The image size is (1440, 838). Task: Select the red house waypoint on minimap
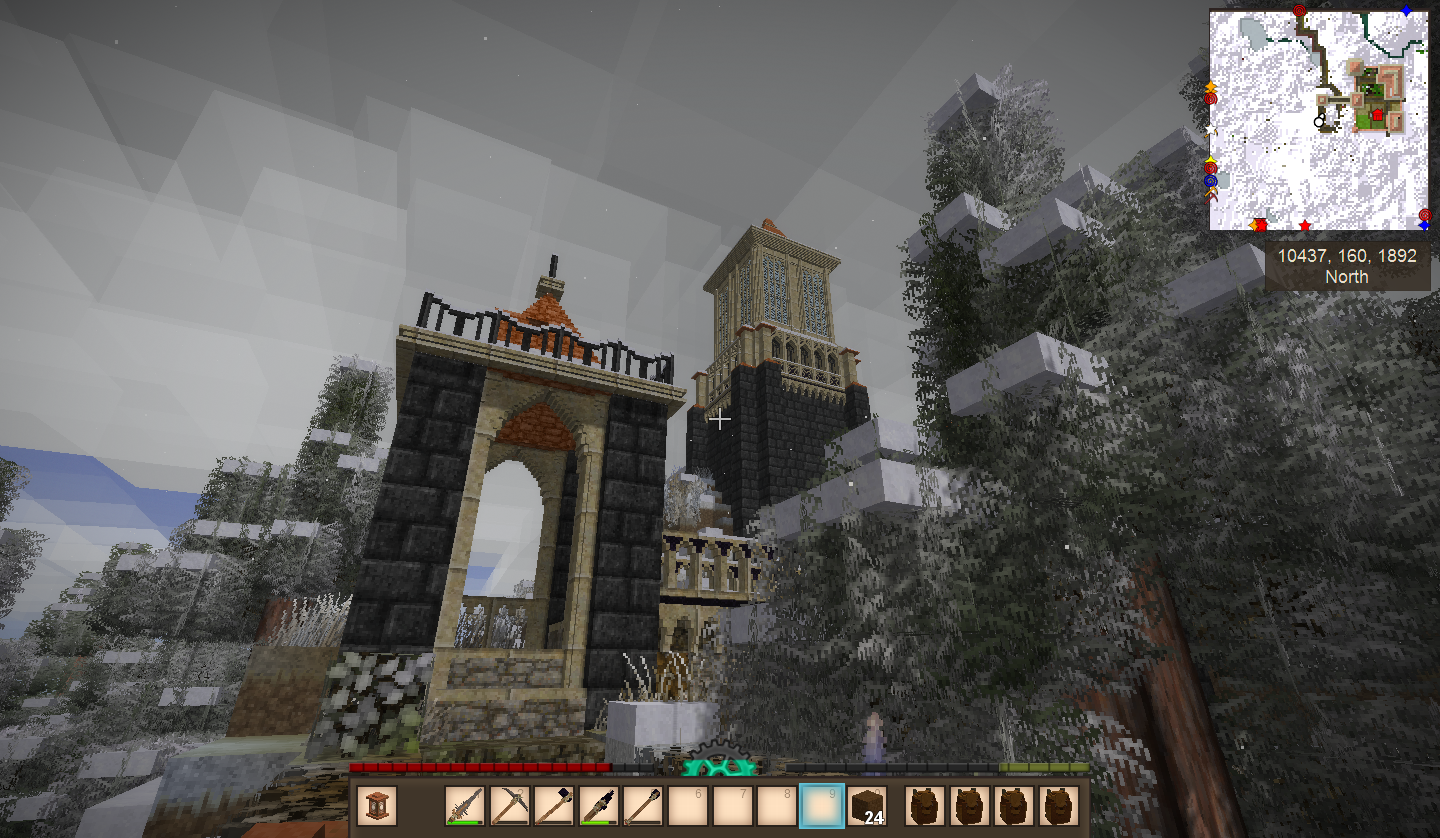1377,116
